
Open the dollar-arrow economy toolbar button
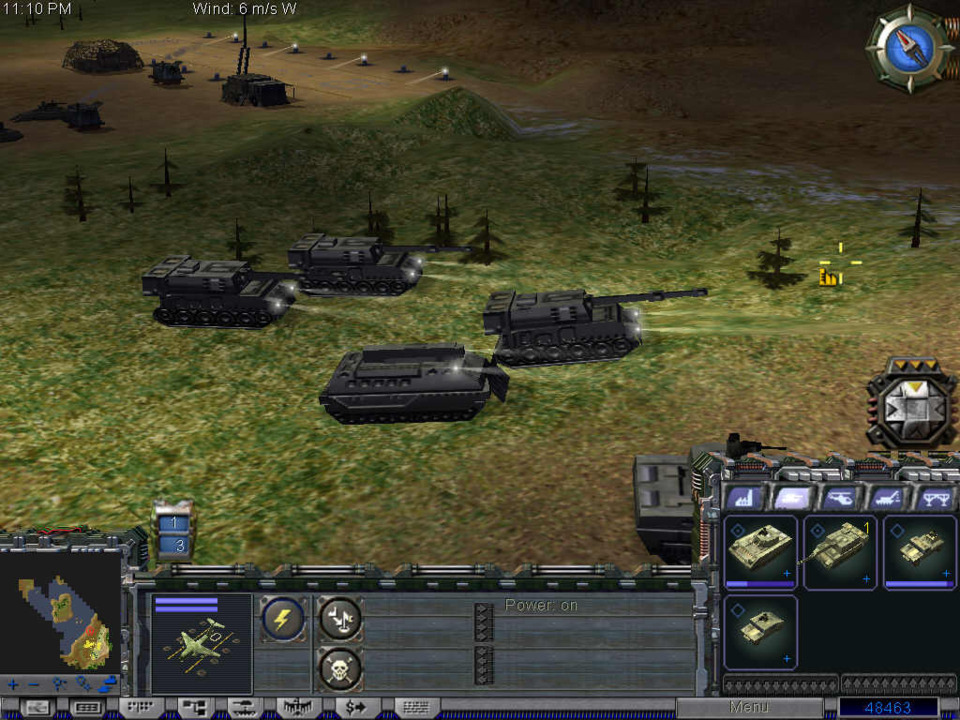[x=355, y=708]
